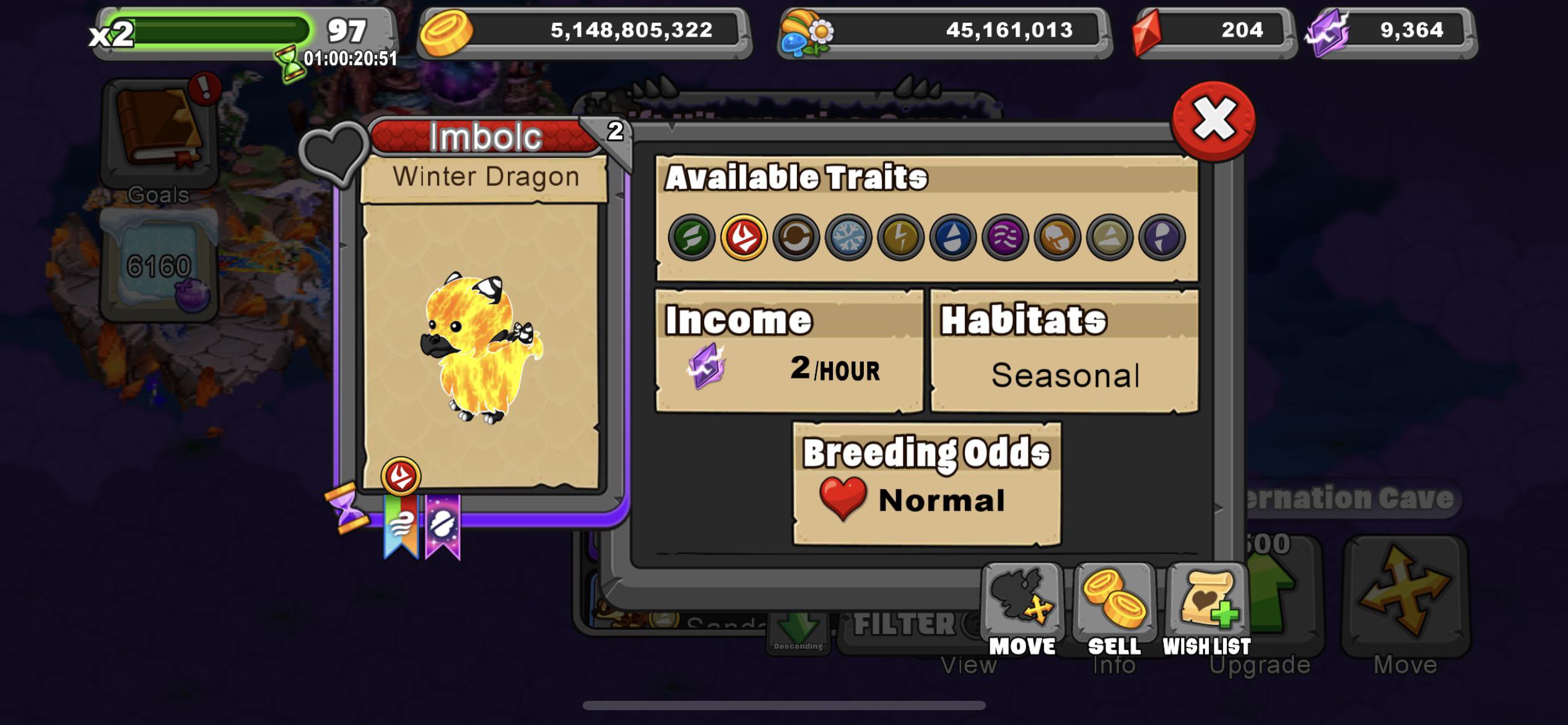Choose the blue water drop trait

pyautogui.click(x=952, y=237)
